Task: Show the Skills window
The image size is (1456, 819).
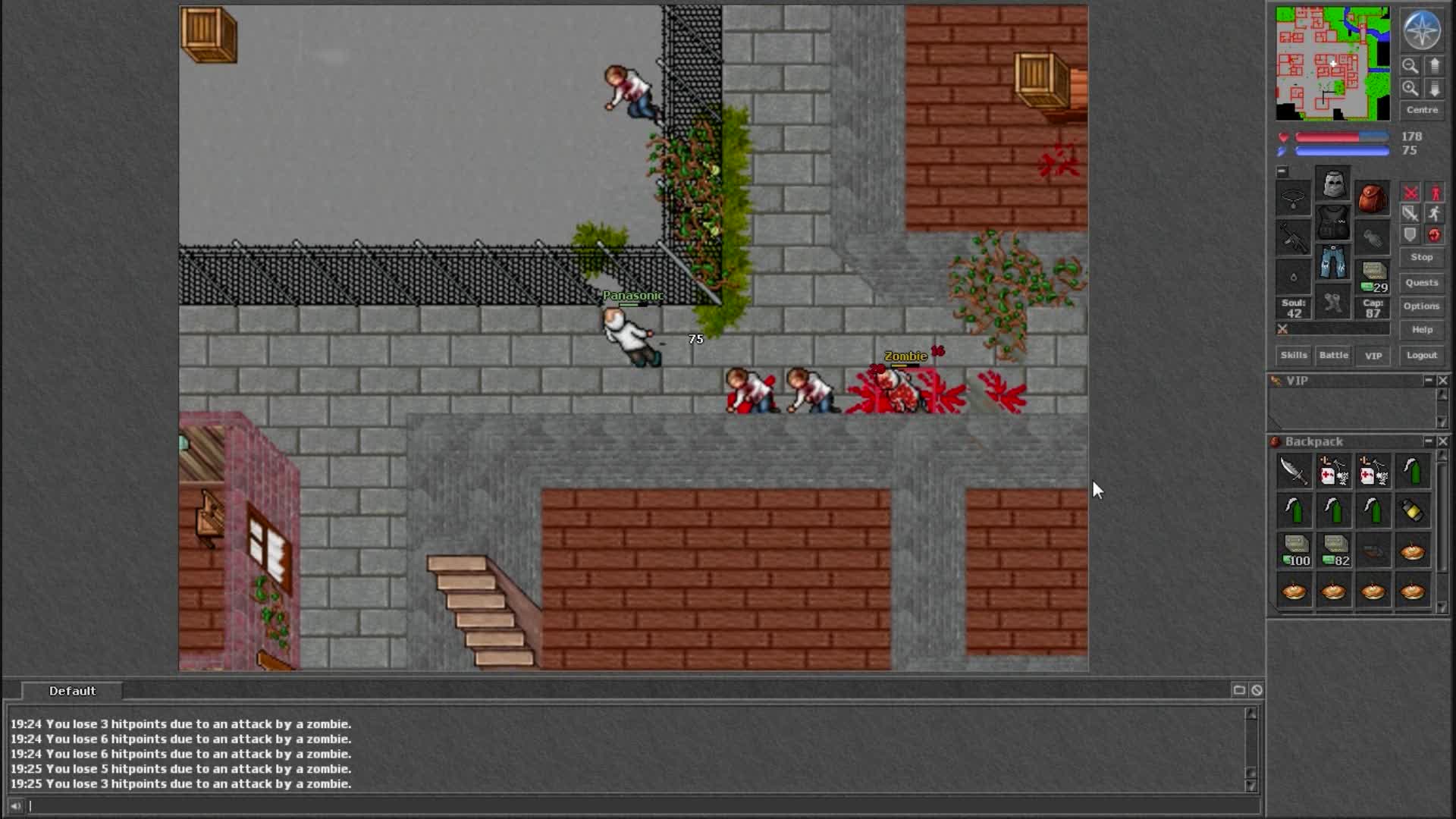Action: [x=1293, y=355]
